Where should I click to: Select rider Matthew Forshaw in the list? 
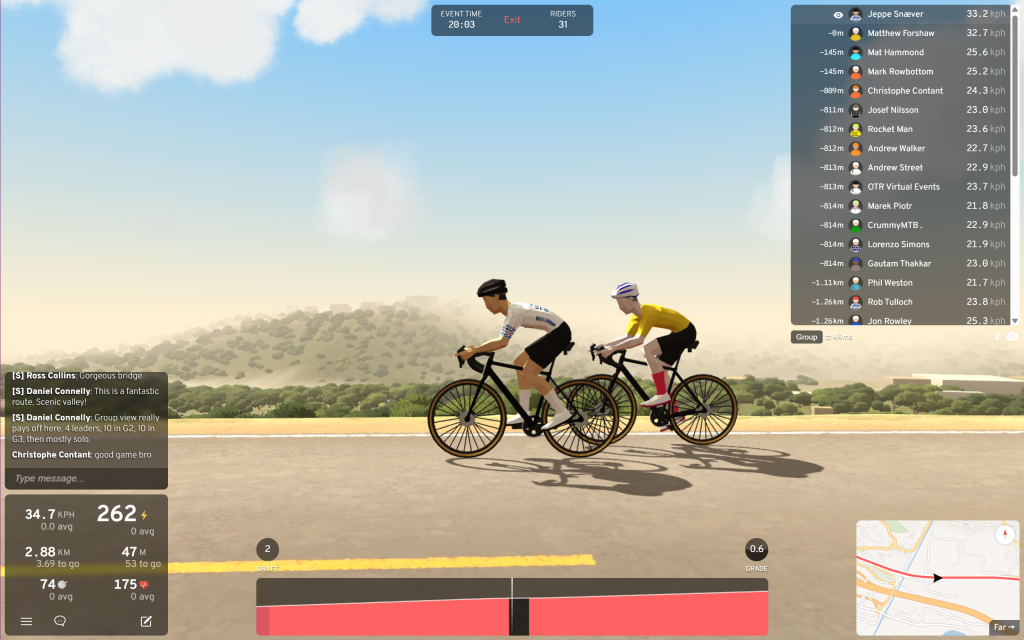(x=900, y=33)
